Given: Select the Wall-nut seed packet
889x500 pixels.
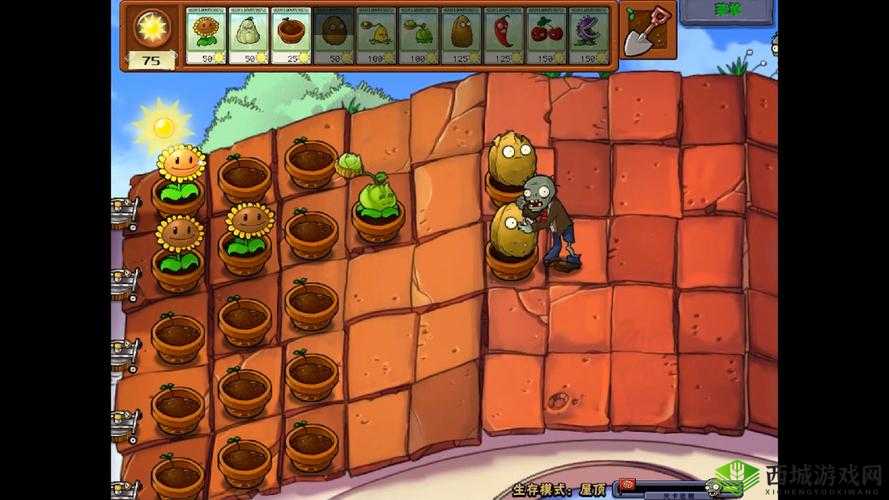Looking at the screenshot, I should (x=332, y=35).
